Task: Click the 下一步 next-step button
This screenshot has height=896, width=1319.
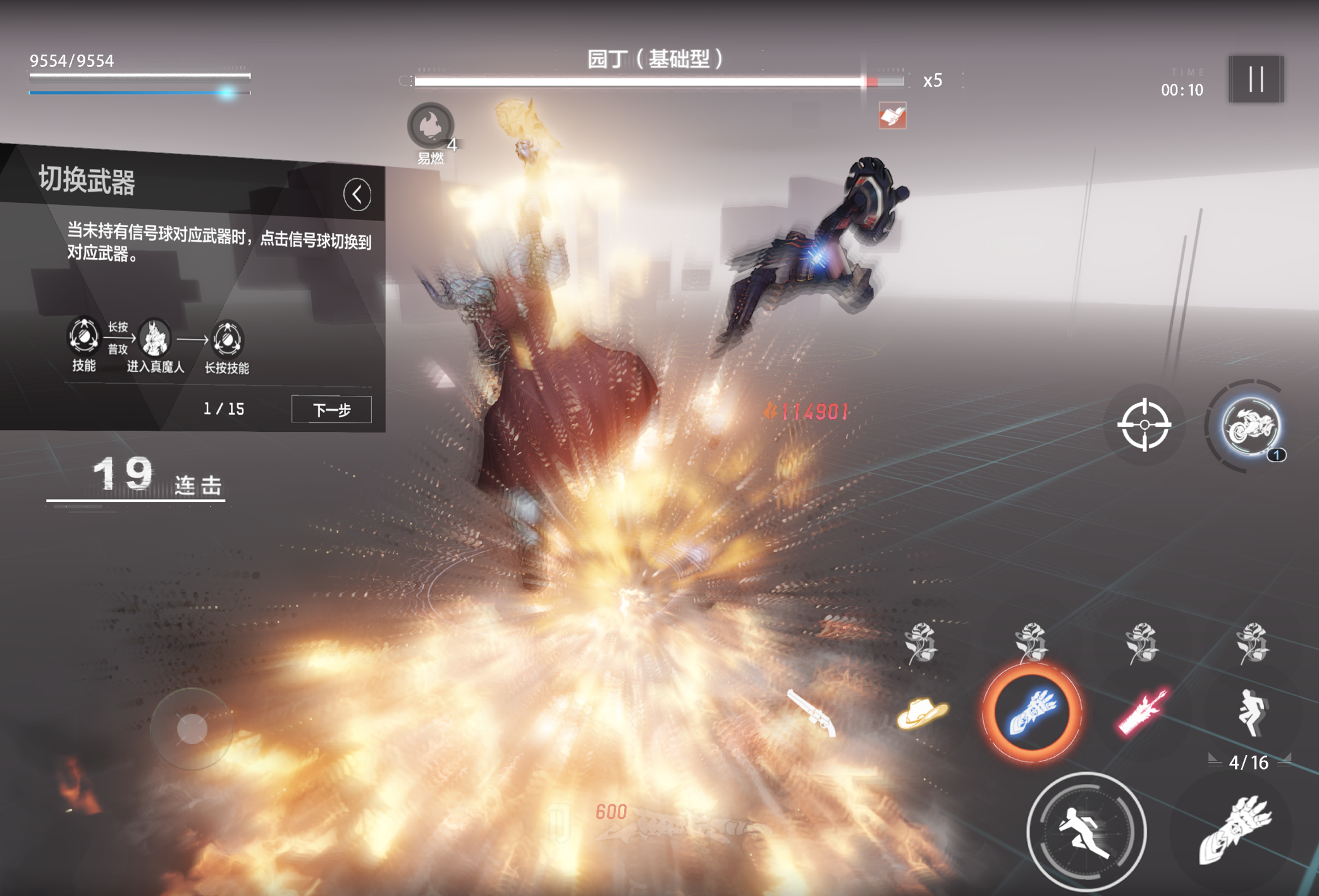Action: pos(331,410)
